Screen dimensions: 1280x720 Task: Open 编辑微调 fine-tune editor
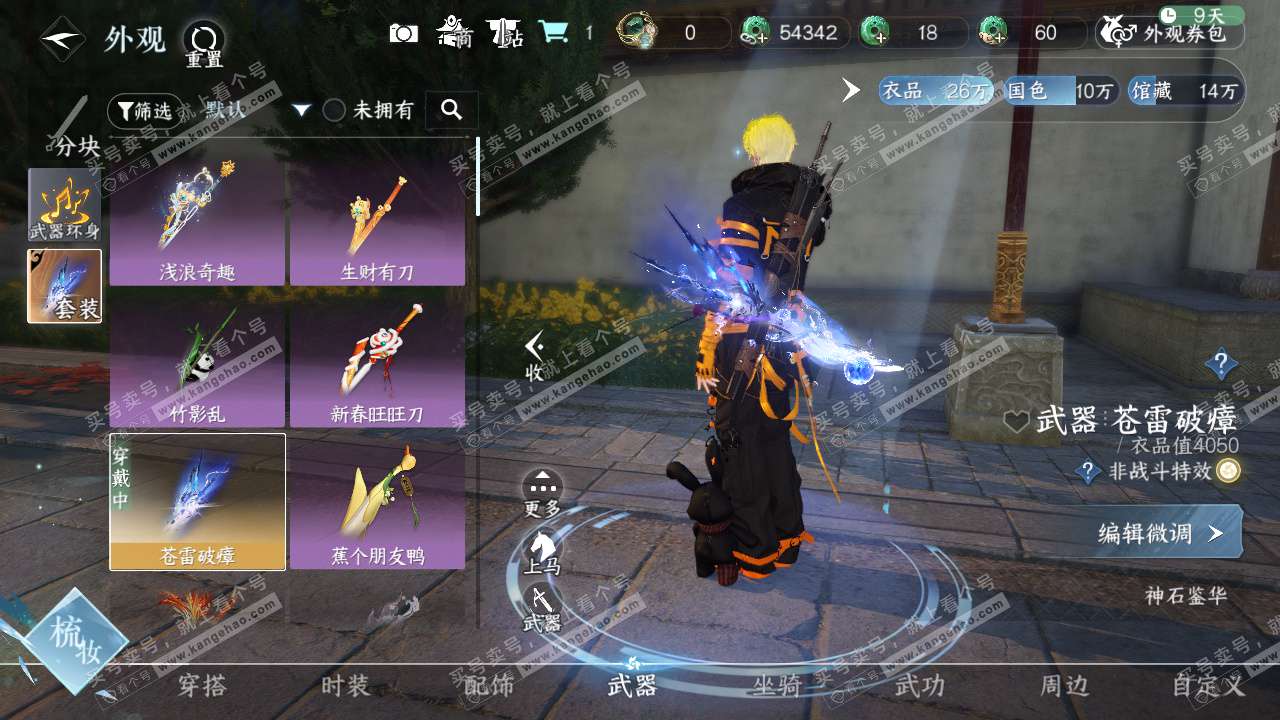point(1162,532)
